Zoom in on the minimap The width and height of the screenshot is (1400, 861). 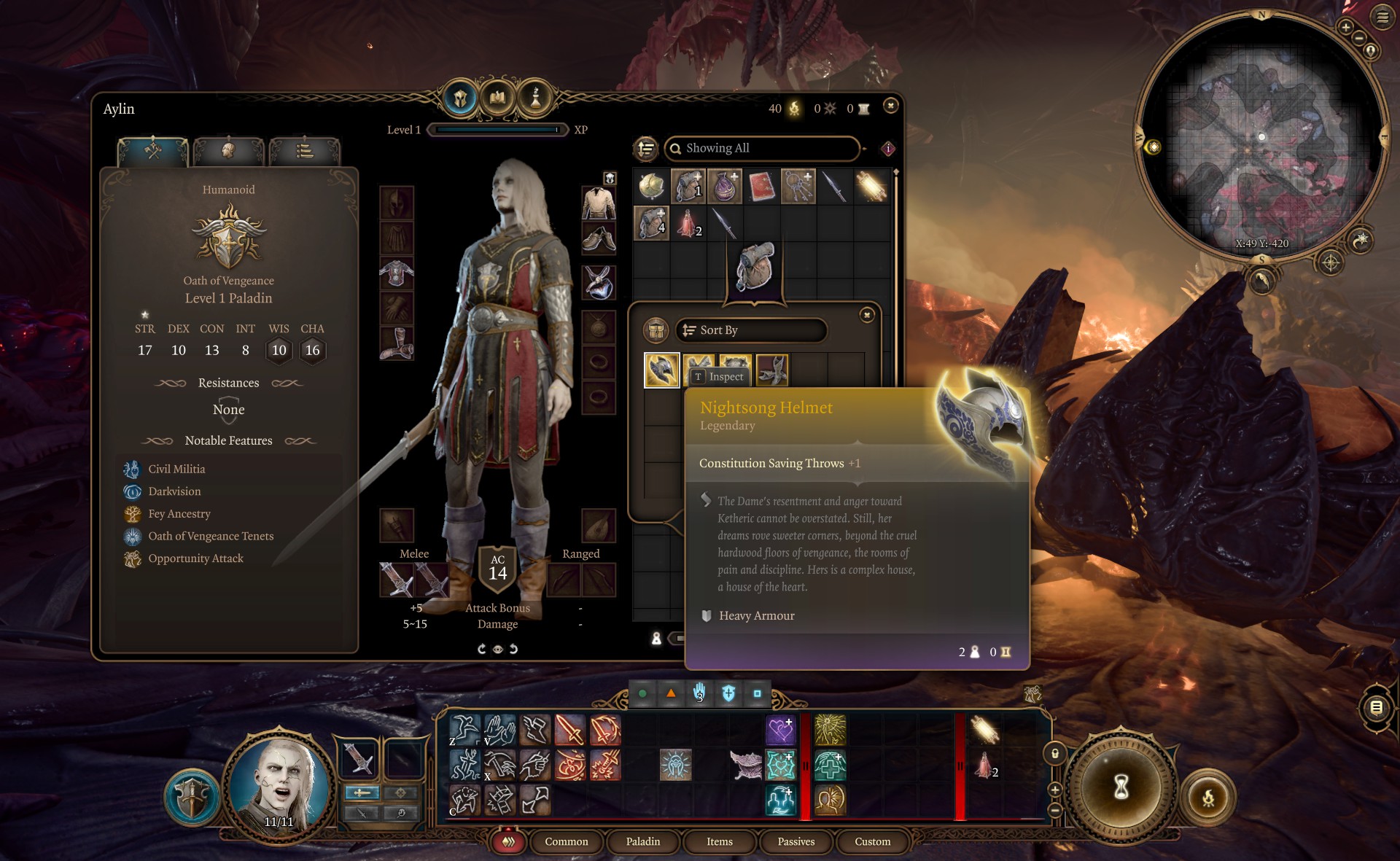pyautogui.click(x=1345, y=28)
